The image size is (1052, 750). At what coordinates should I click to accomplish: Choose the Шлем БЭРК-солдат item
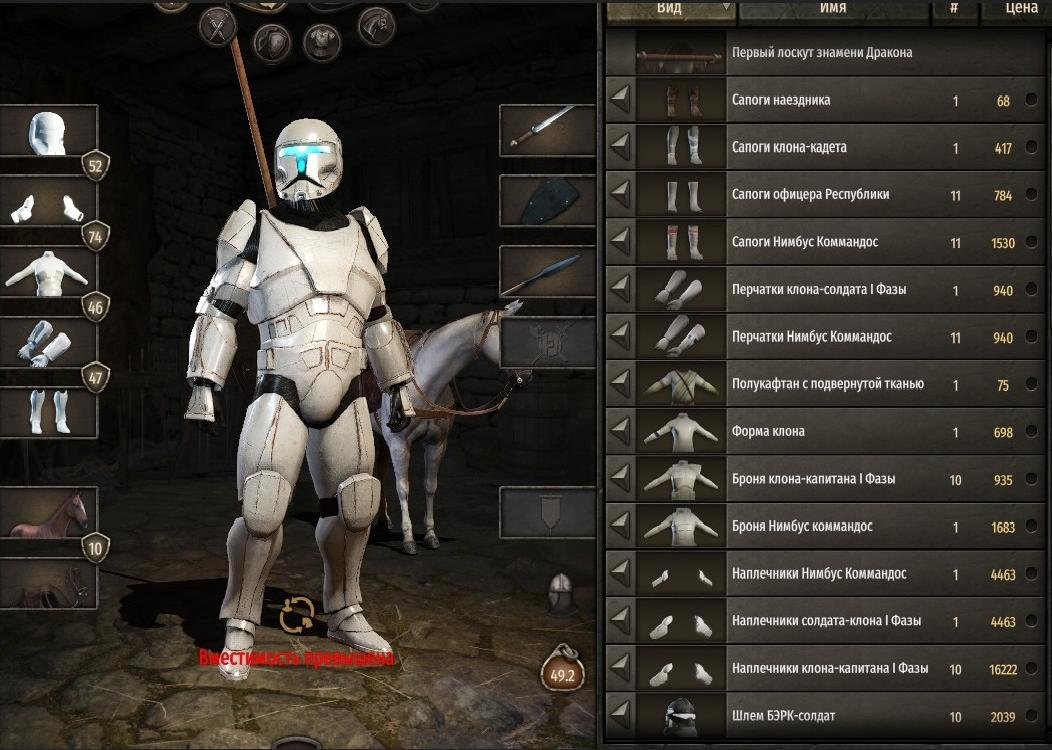click(x=818, y=716)
